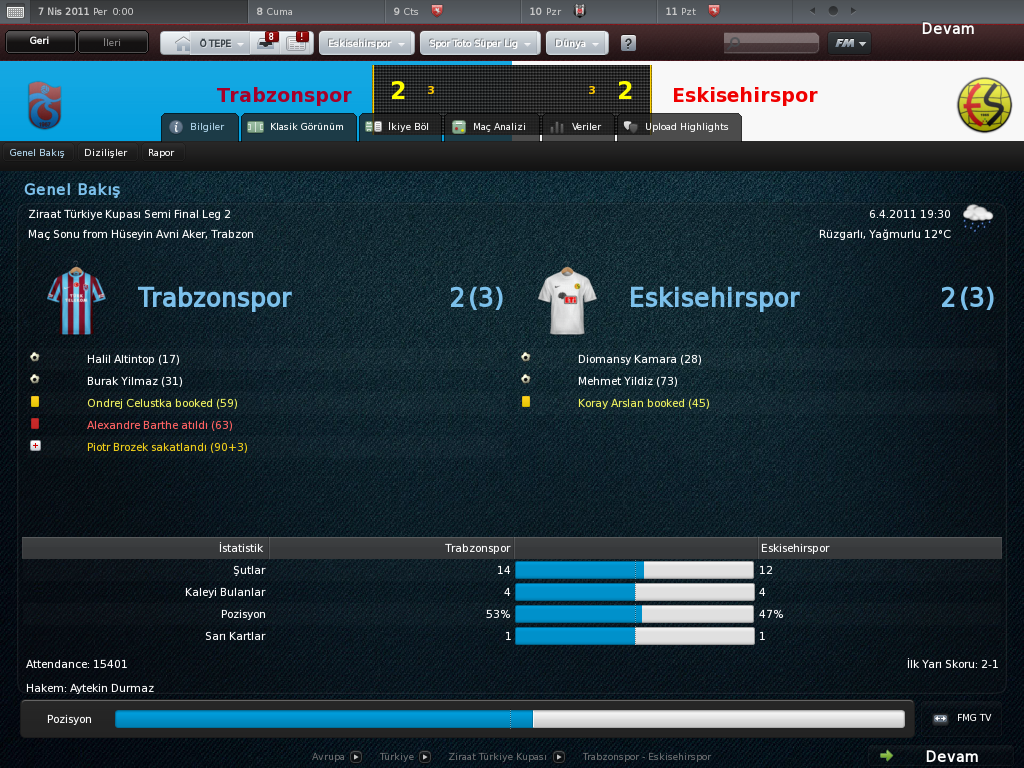The image size is (1024, 768).
Task: Select the Veriler tab
Action: click(577, 127)
